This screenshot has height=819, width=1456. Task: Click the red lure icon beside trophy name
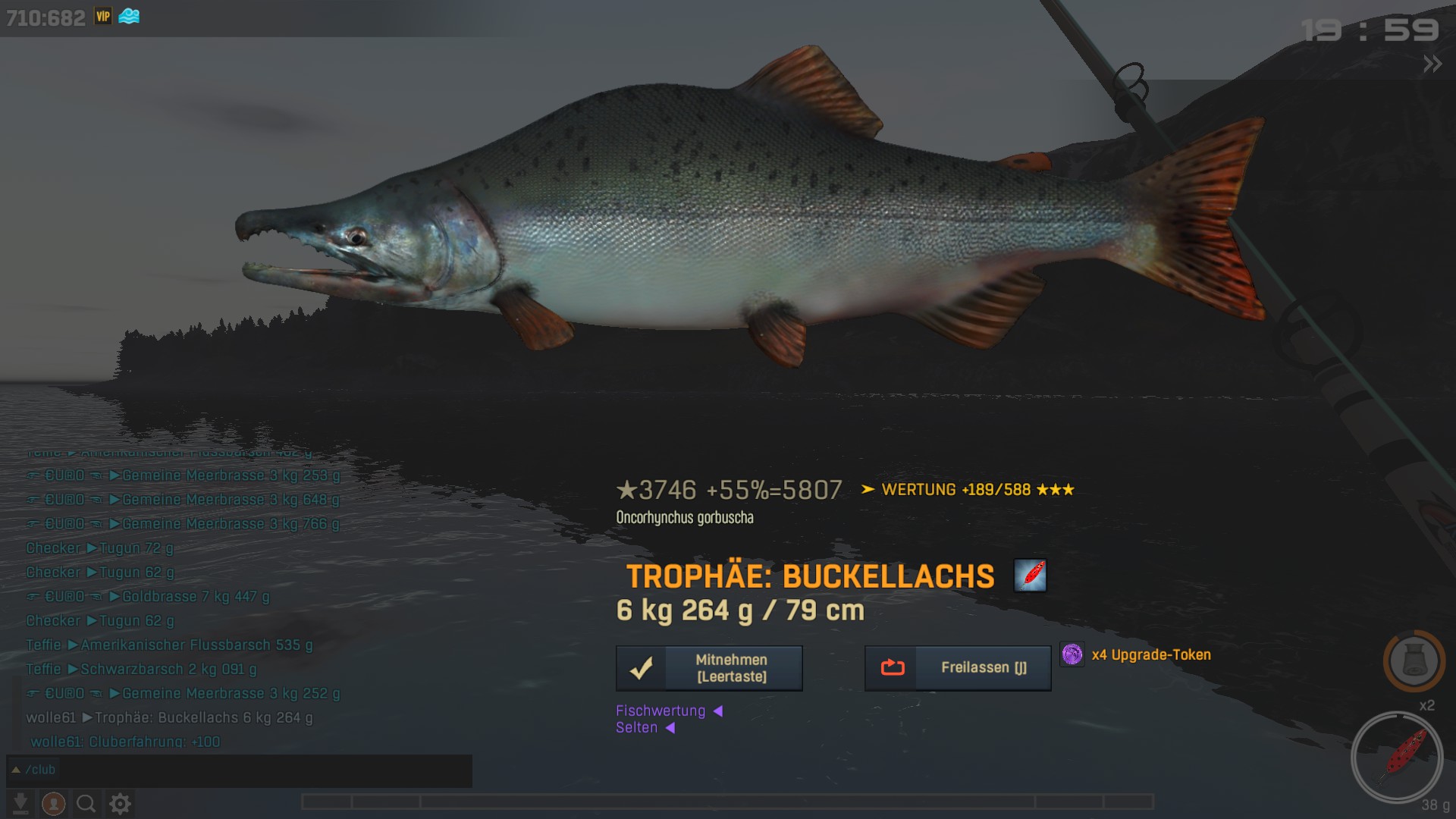[x=1030, y=576]
